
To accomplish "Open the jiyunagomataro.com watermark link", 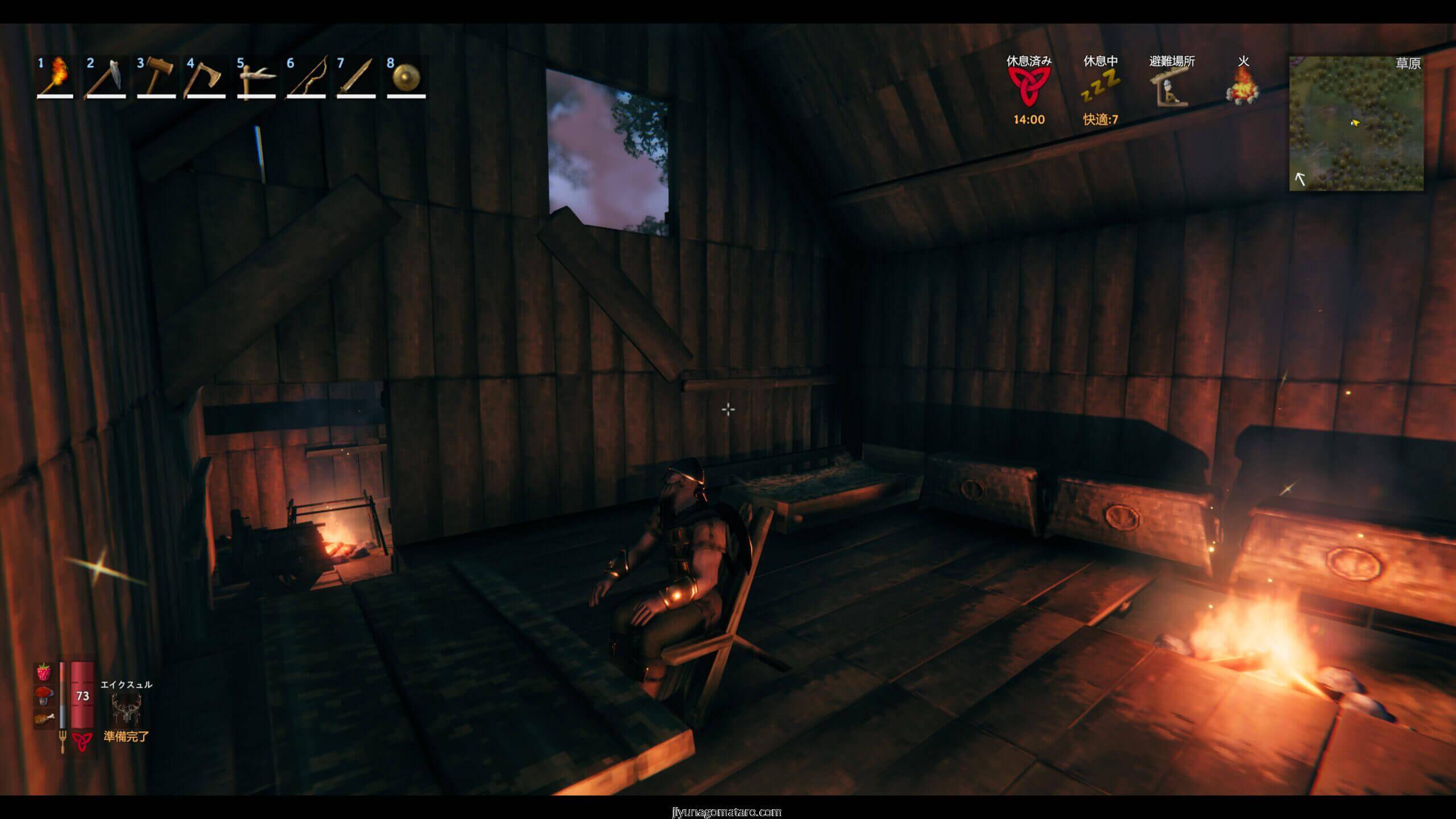I will (727, 812).
